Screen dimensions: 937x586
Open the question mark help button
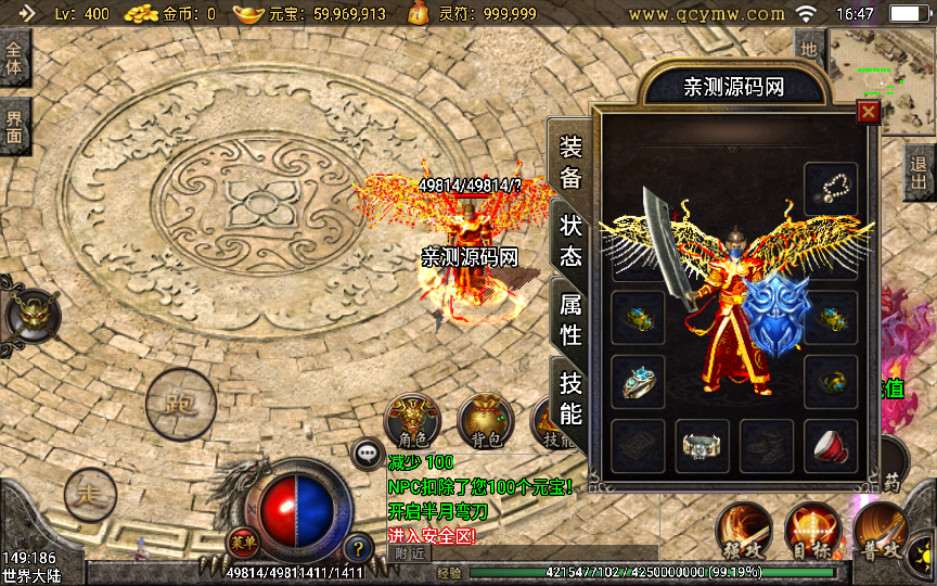358,547
